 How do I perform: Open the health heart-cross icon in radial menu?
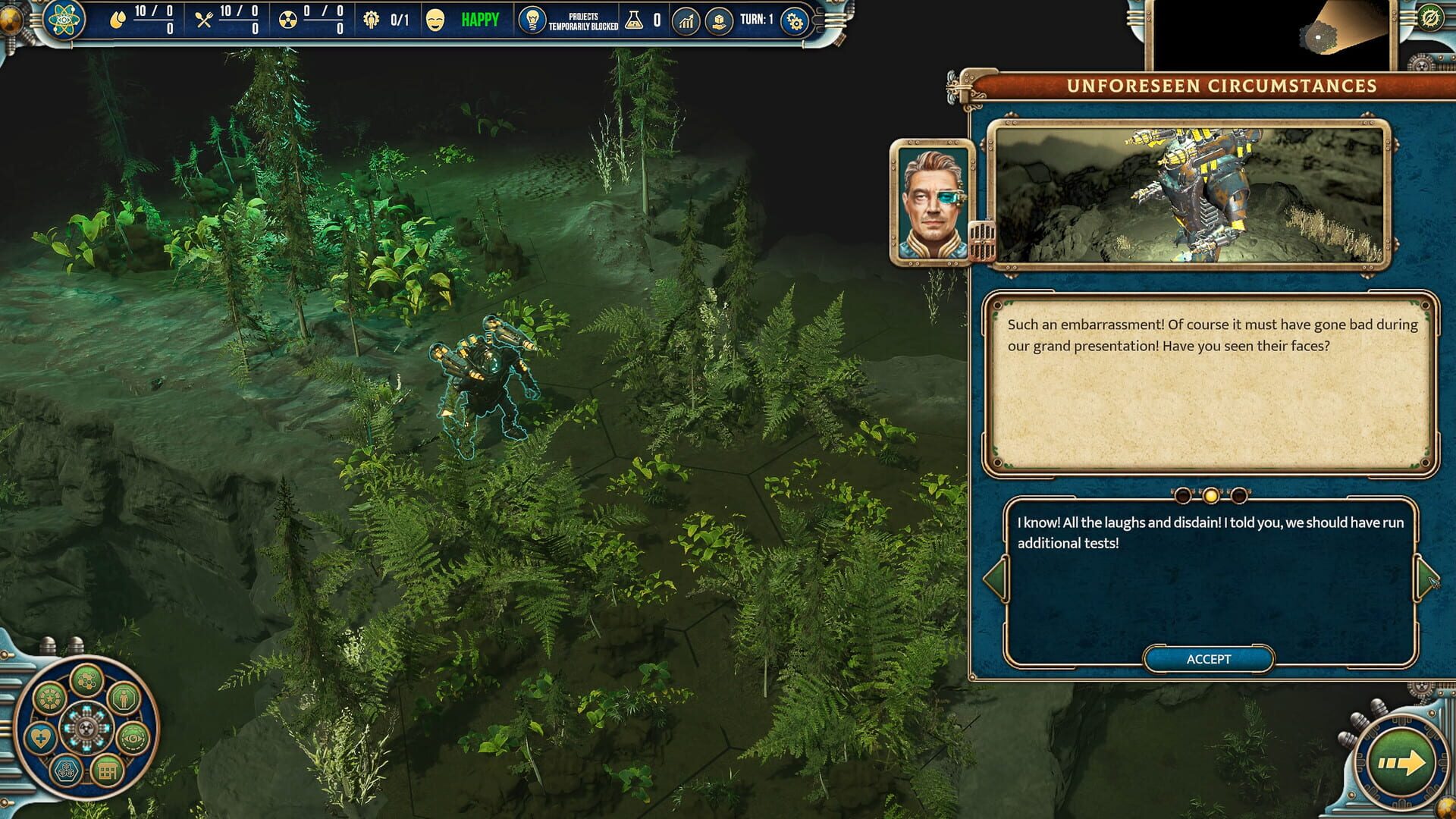coord(40,736)
